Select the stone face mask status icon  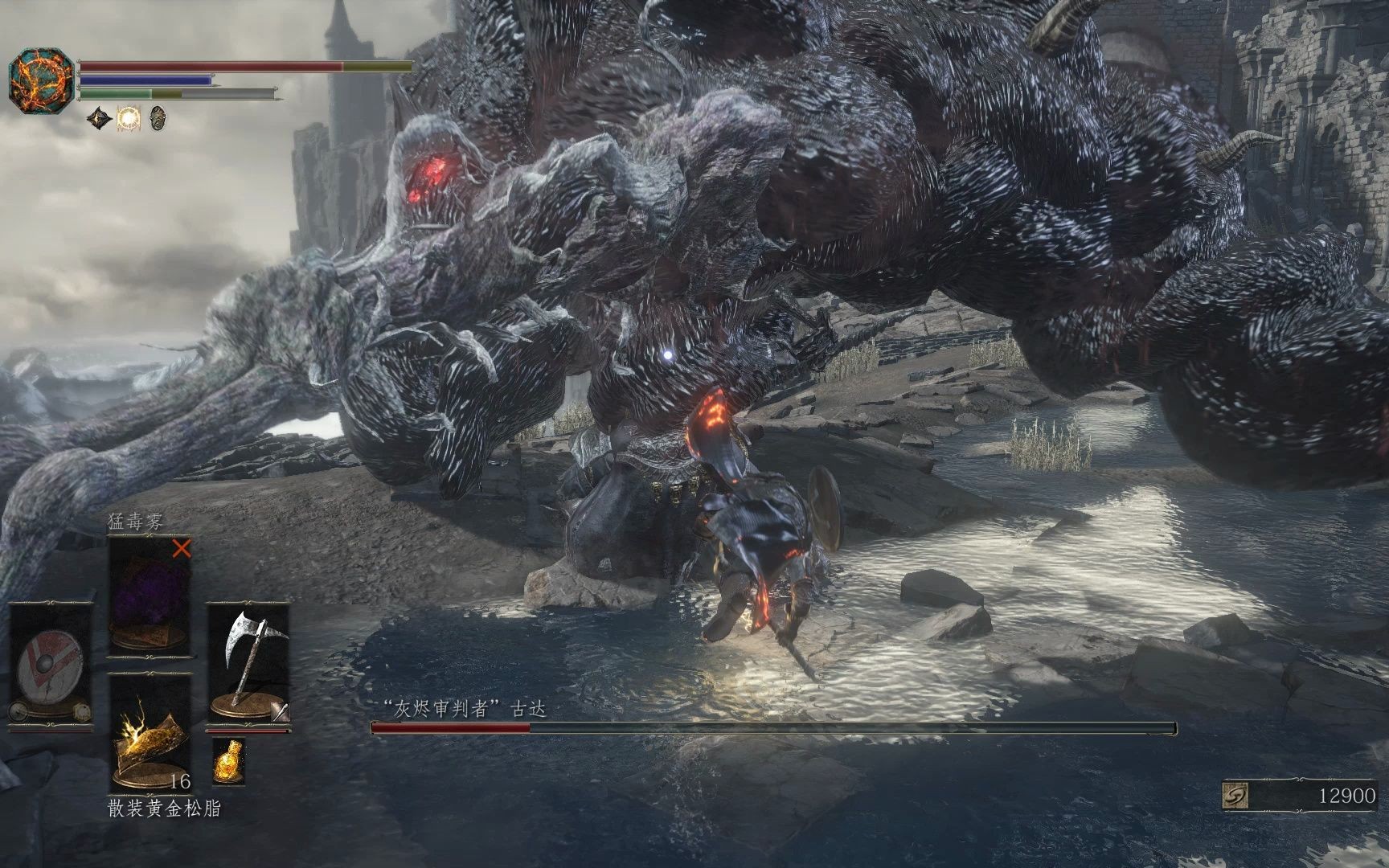(158, 118)
